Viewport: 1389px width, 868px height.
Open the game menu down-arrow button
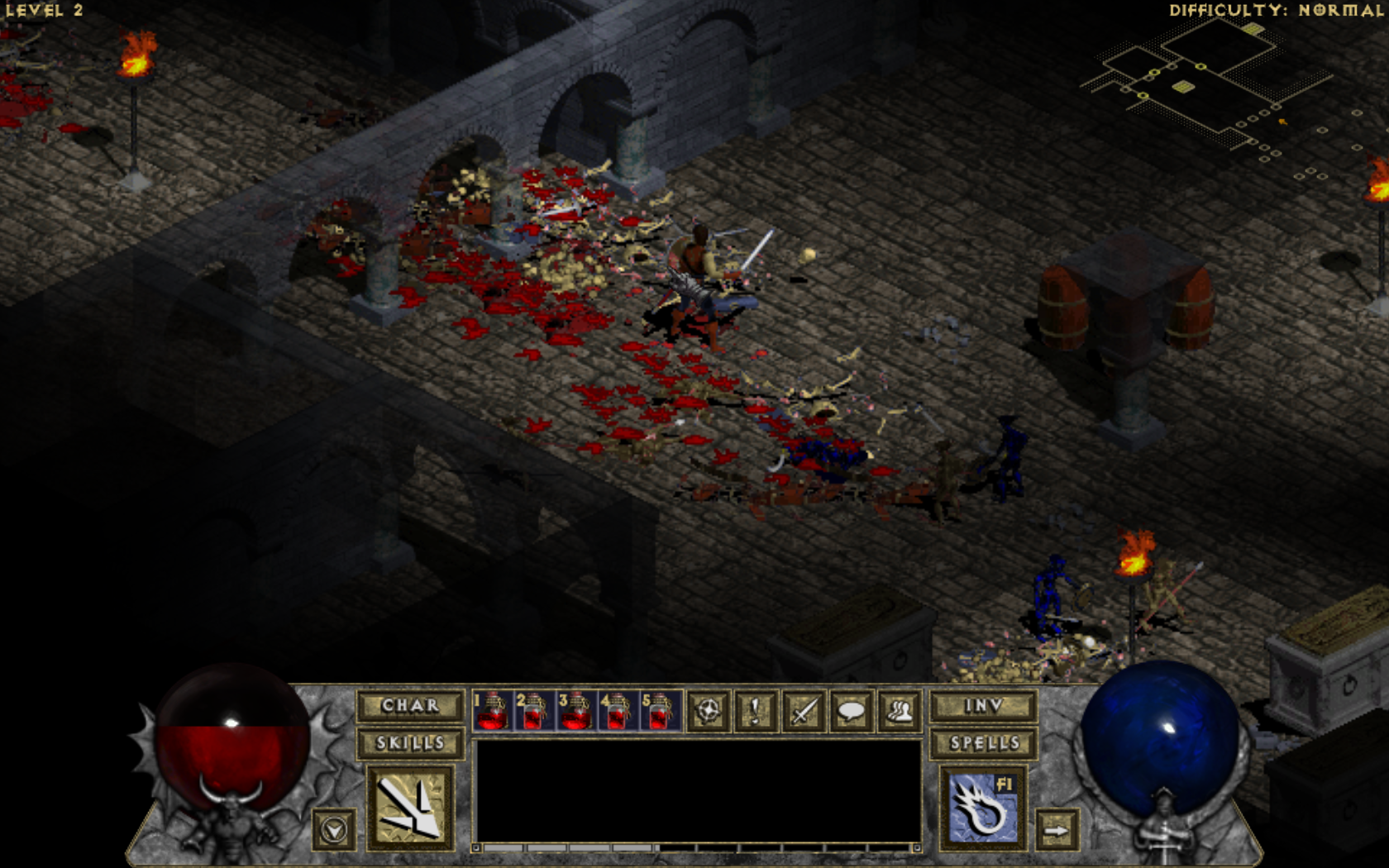pos(334,829)
